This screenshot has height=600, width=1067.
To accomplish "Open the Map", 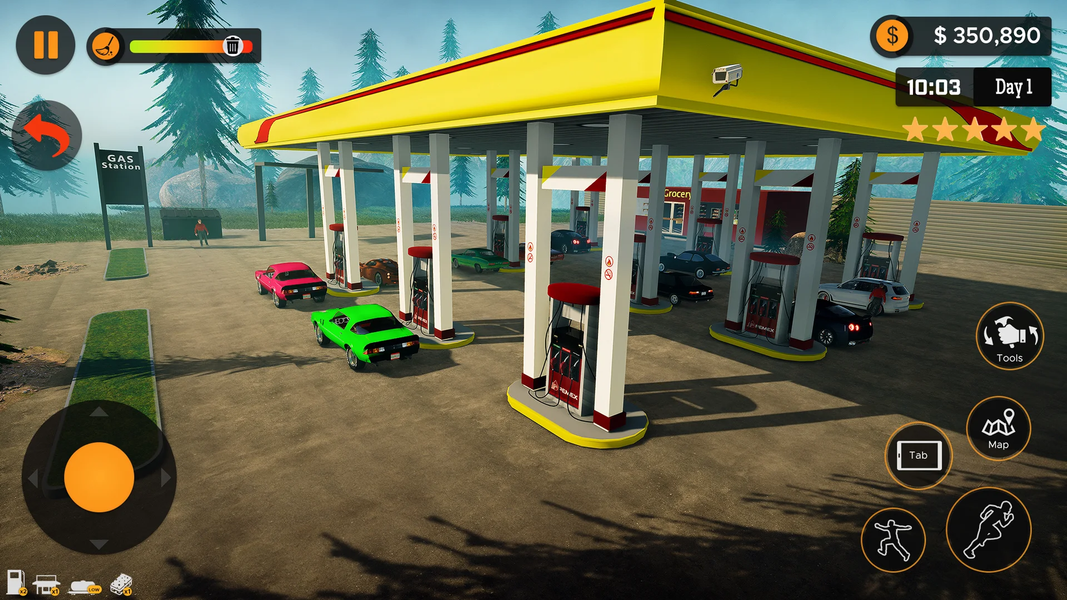I will [x=998, y=428].
